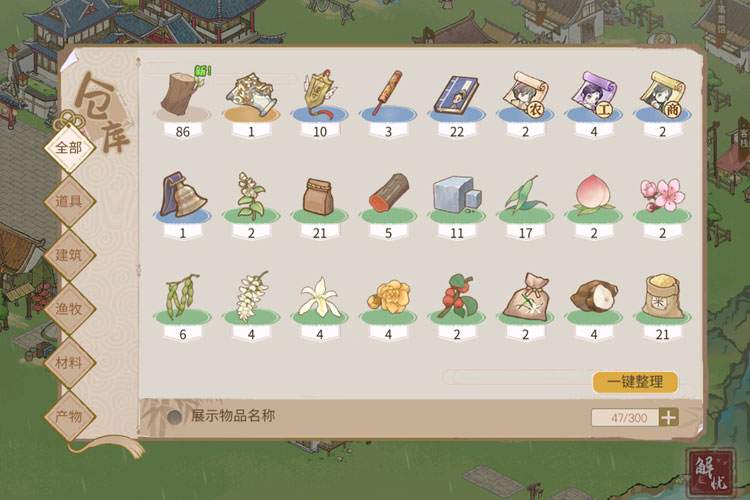The width and height of the screenshot is (750, 500).
Task: Switch to the 材料 tab
Action: pos(68,362)
